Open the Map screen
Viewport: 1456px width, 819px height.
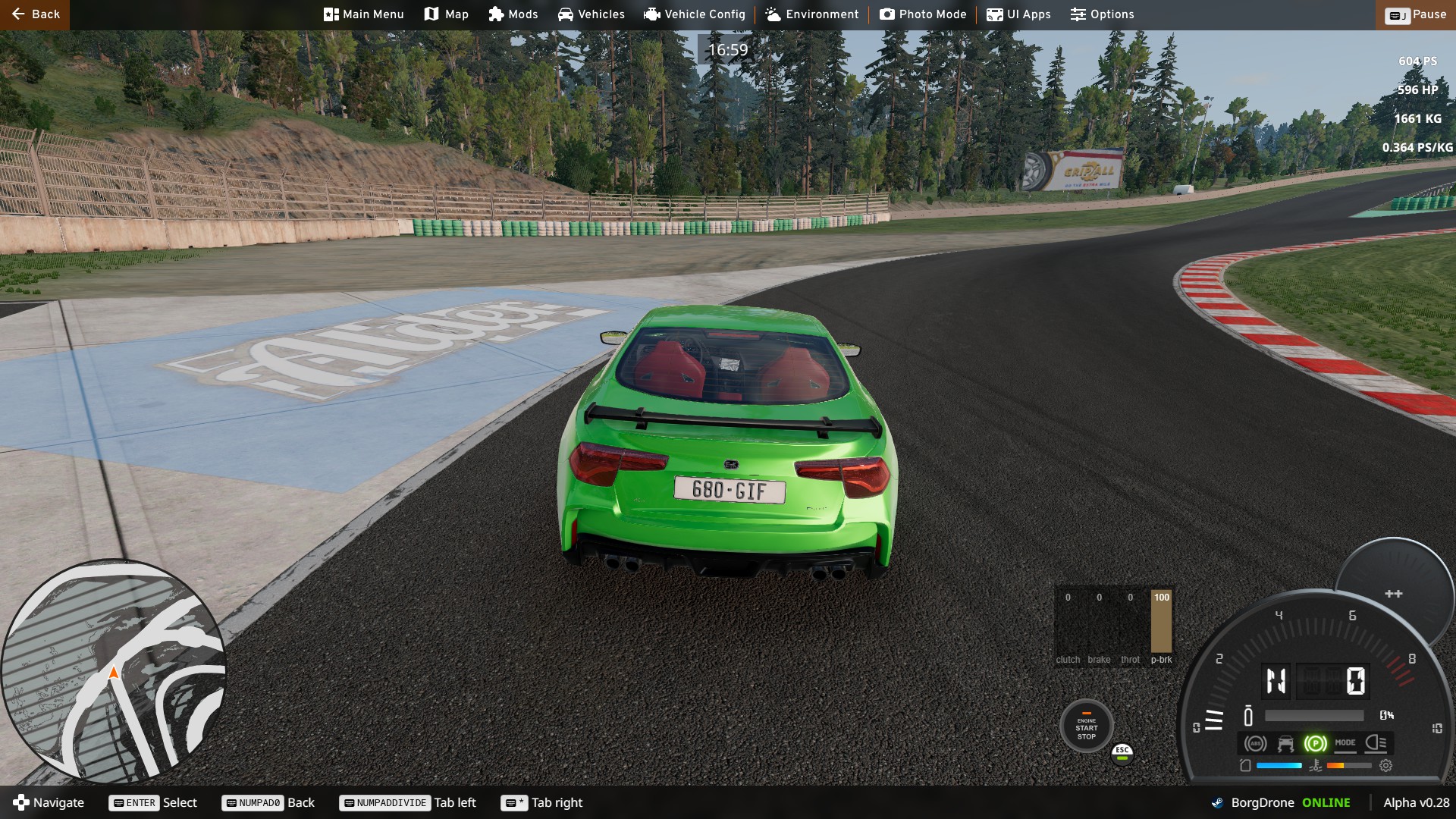[x=446, y=14]
